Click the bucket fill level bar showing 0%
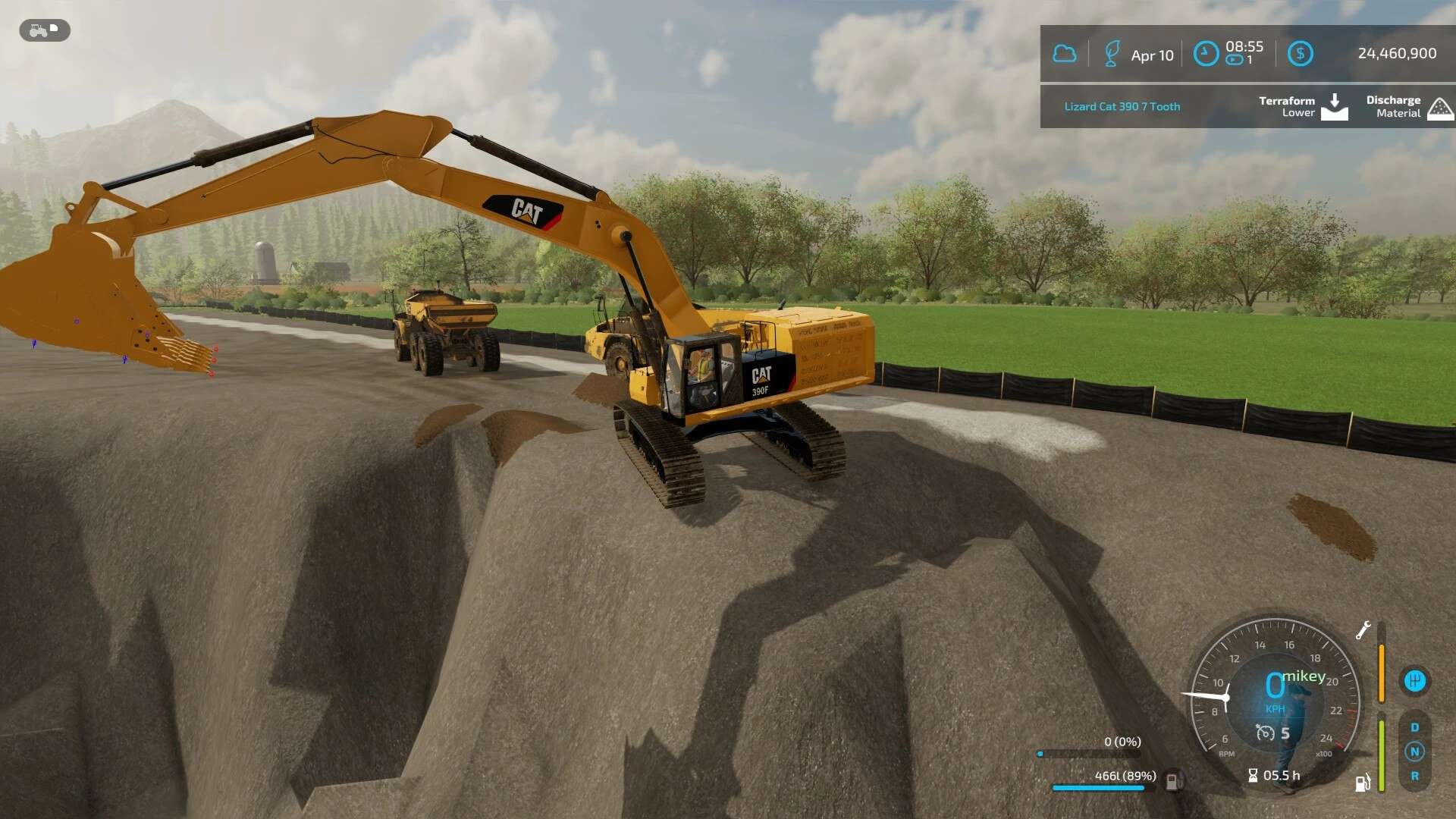1456x819 pixels. pos(1090,754)
